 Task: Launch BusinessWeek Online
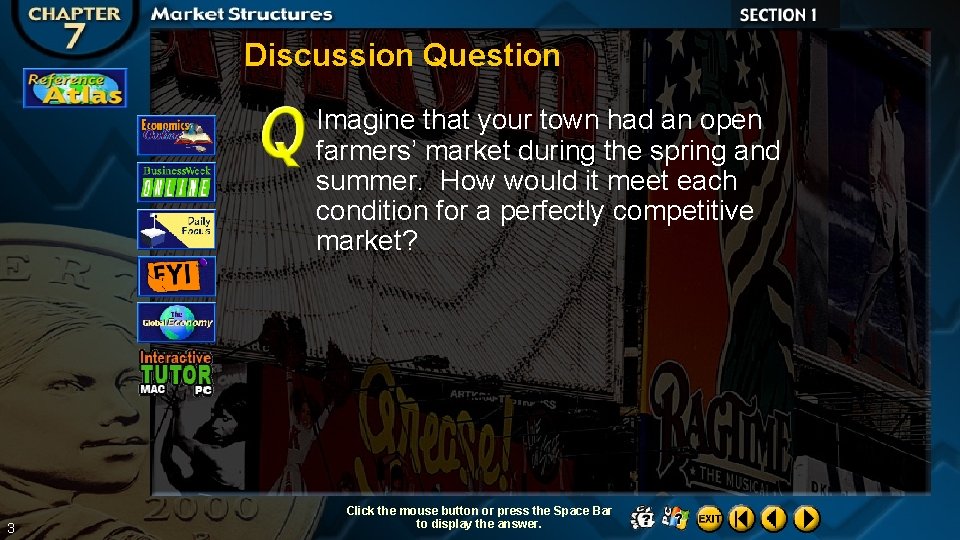[x=176, y=182]
